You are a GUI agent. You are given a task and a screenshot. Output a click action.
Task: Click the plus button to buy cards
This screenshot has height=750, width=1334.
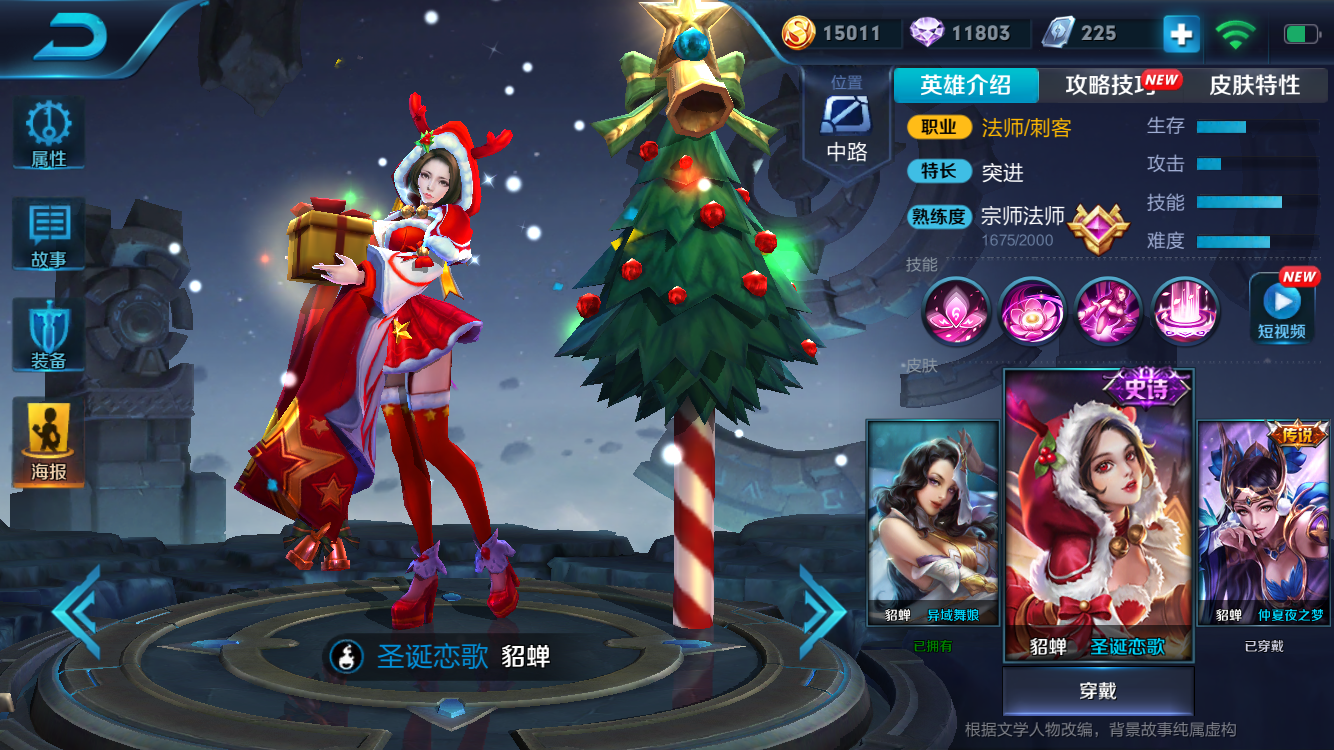tap(1180, 33)
